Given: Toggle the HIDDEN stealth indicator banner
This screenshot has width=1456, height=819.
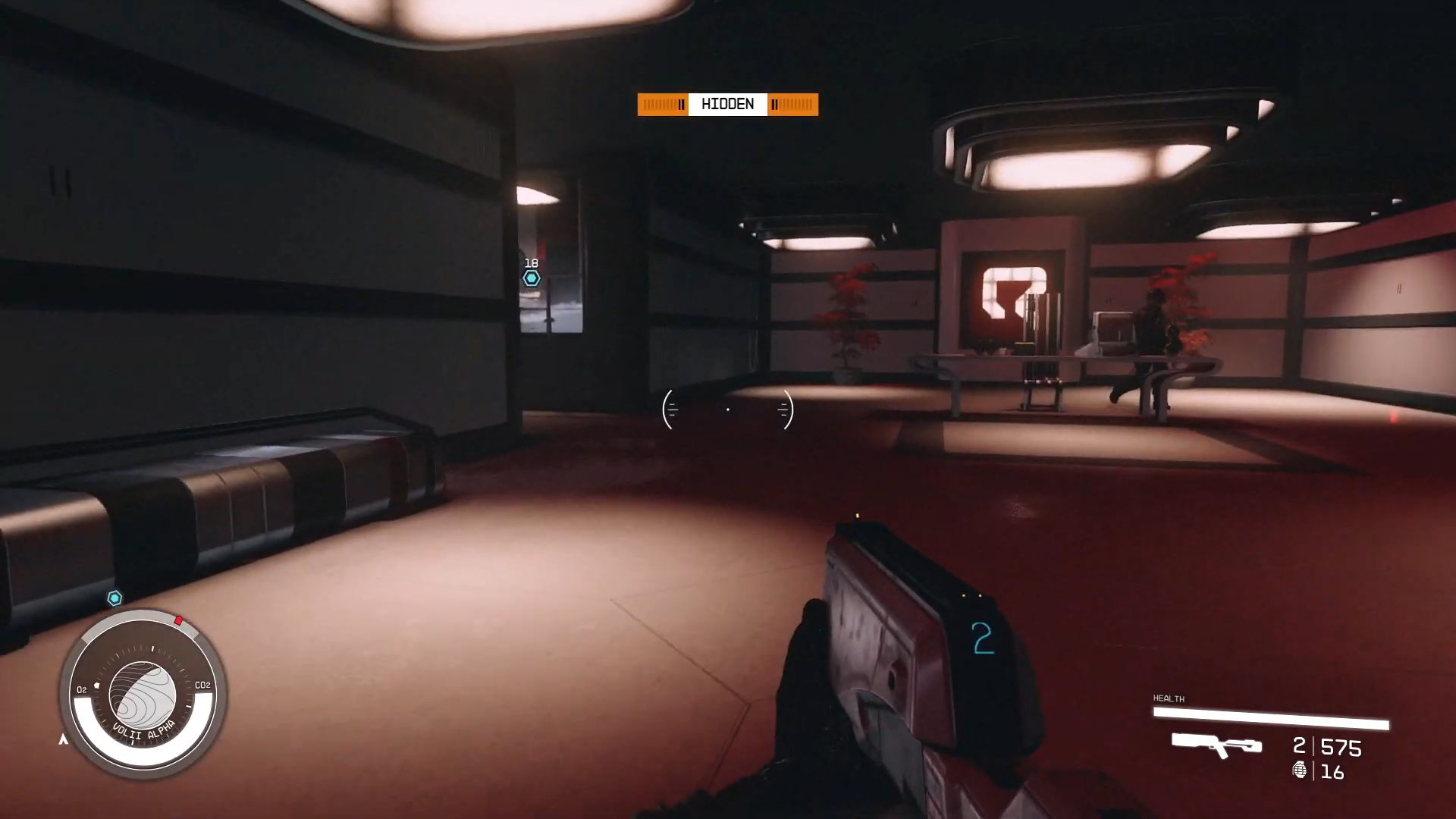Looking at the screenshot, I should [x=727, y=104].
